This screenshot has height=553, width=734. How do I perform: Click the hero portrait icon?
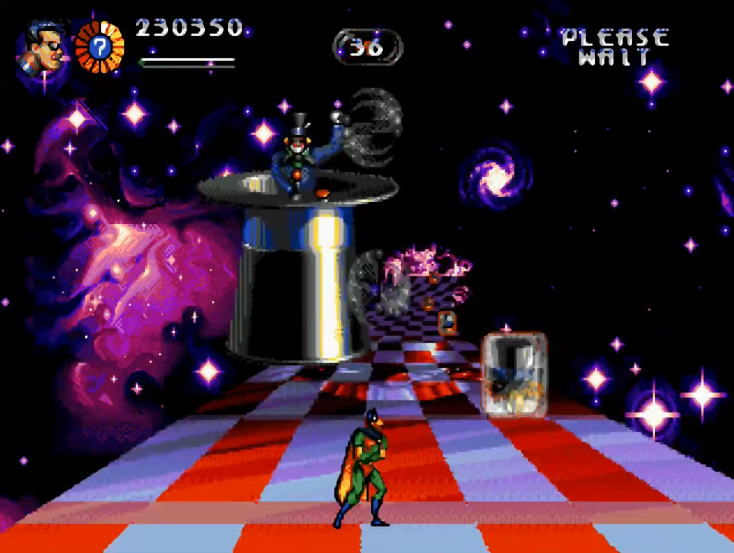[x=40, y=49]
